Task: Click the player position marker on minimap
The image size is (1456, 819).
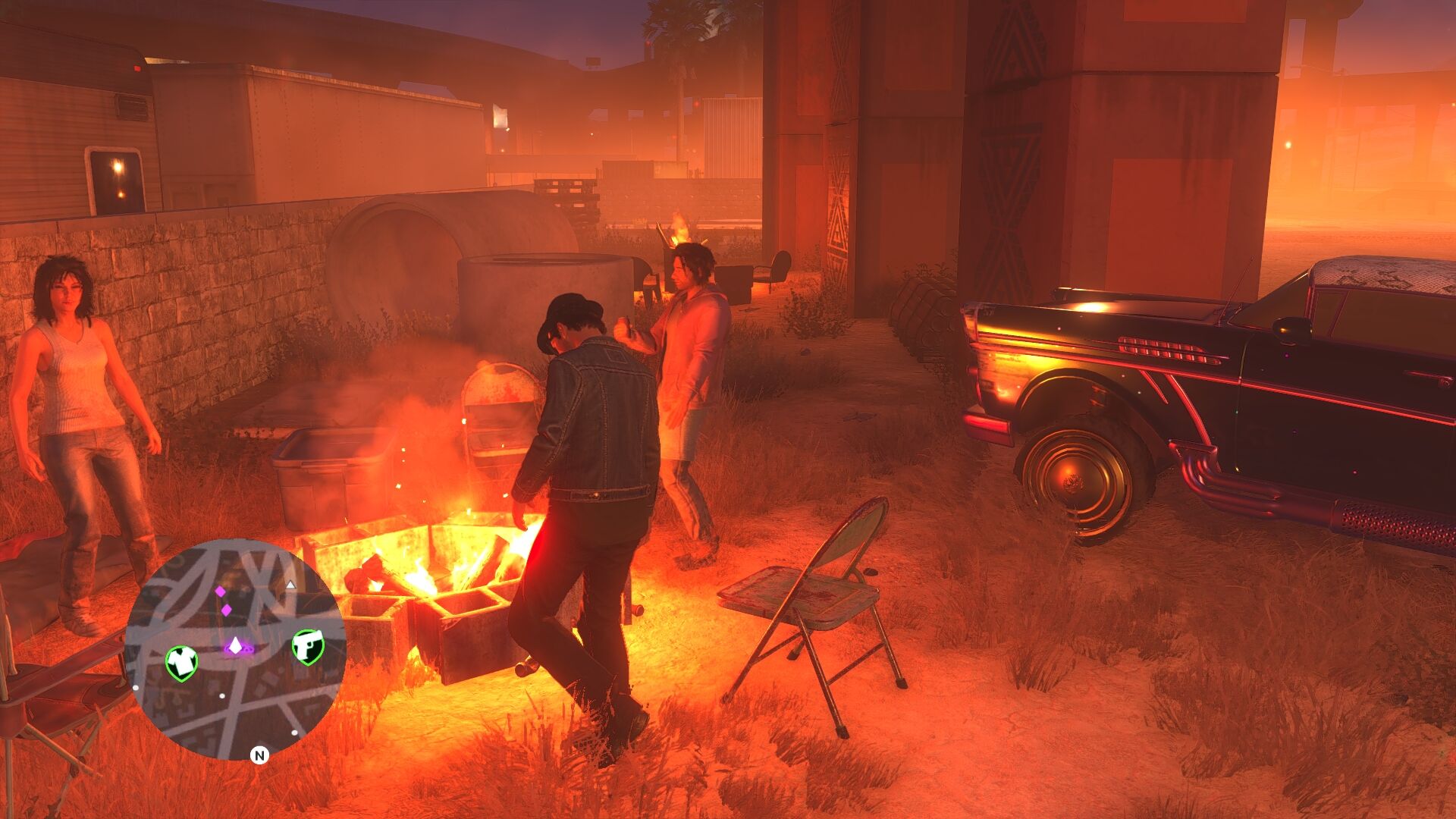Action: tap(236, 646)
